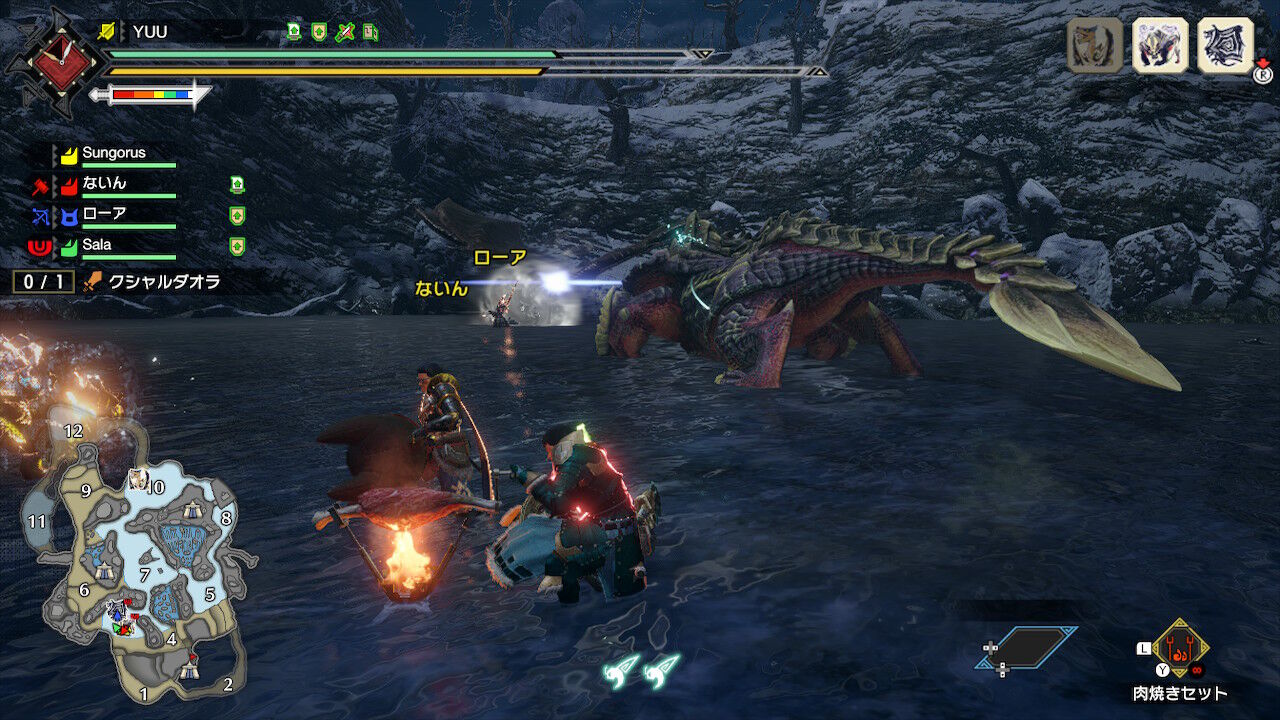Select party member Sungorus in the list
The image size is (1280, 720).
point(113,154)
